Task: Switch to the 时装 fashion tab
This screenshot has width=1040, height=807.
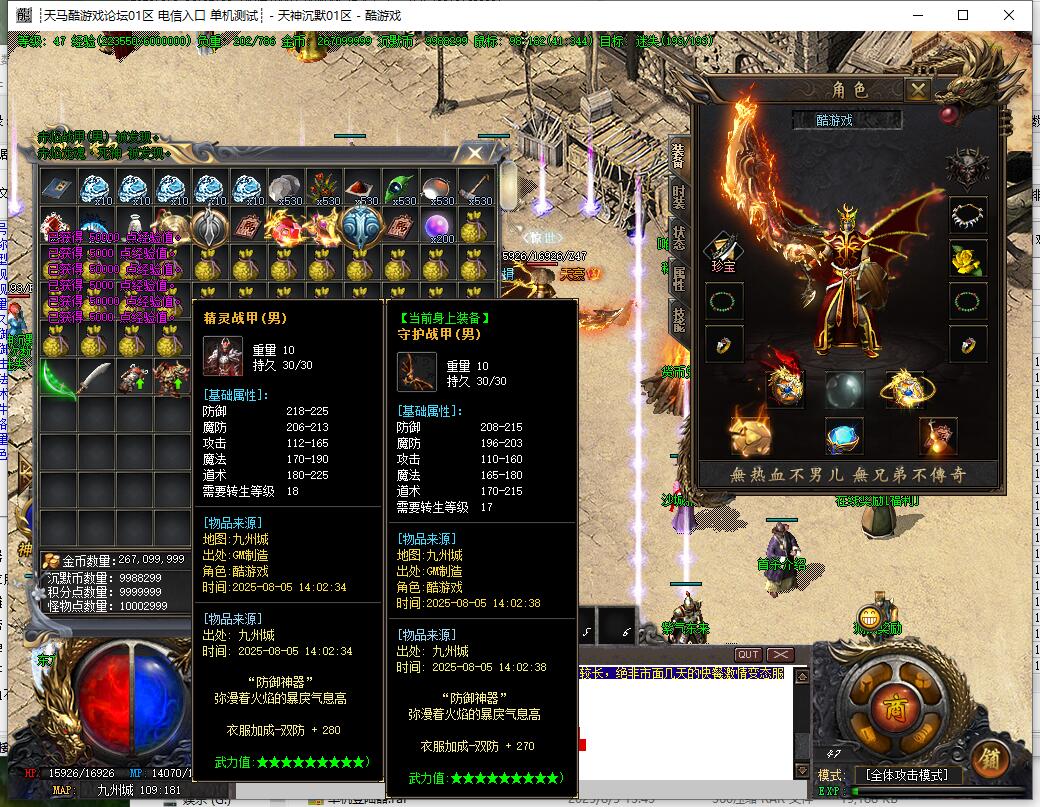Action: pos(679,197)
